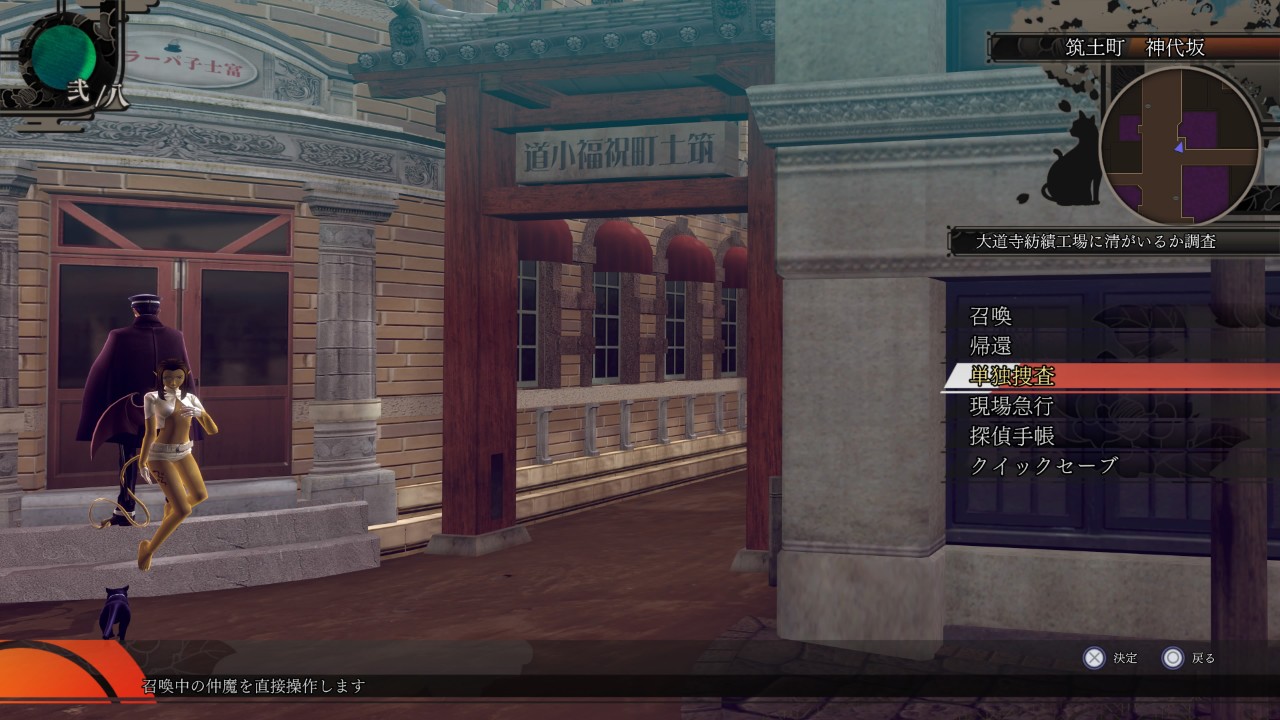Click the circular minimap

(1179, 146)
